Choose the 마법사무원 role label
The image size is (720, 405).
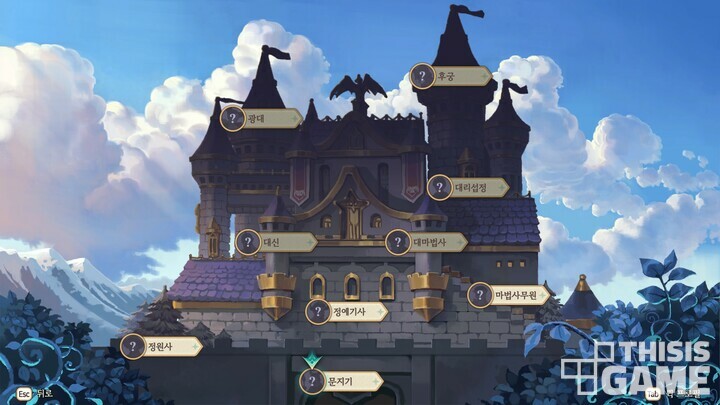point(509,295)
